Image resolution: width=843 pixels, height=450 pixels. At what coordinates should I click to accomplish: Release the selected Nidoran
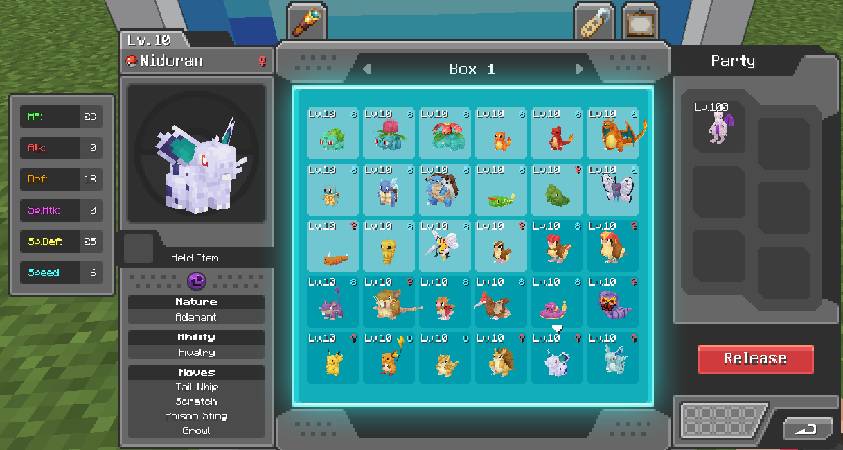(x=755, y=359)
